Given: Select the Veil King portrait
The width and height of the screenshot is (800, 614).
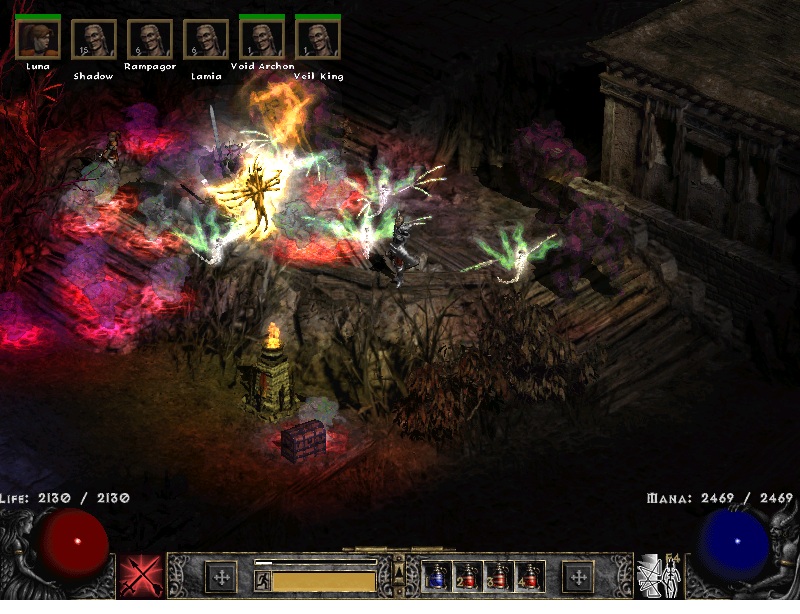Looking at the screenshot, I should [x=318, y=39].
